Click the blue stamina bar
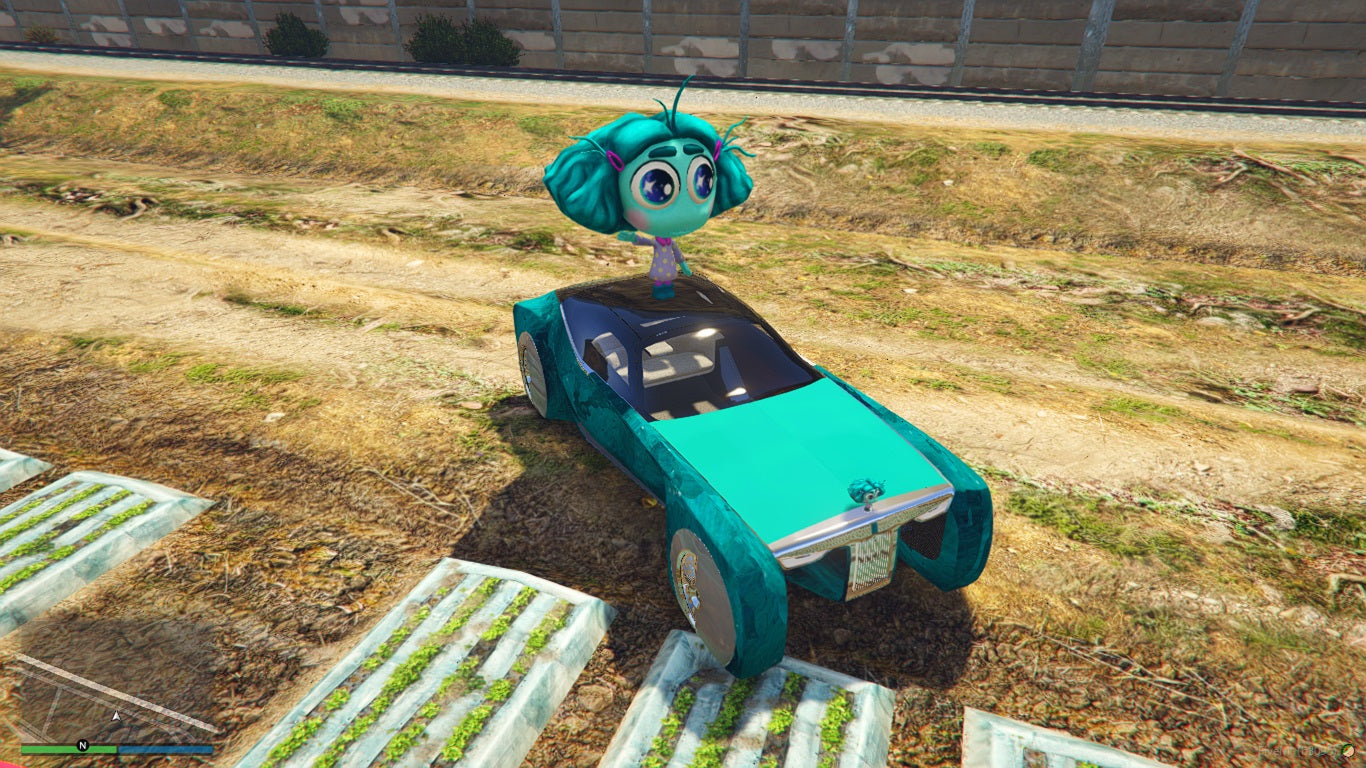Image resolution: width=1366 pixels, height=768 pixels. click(165, 748)
